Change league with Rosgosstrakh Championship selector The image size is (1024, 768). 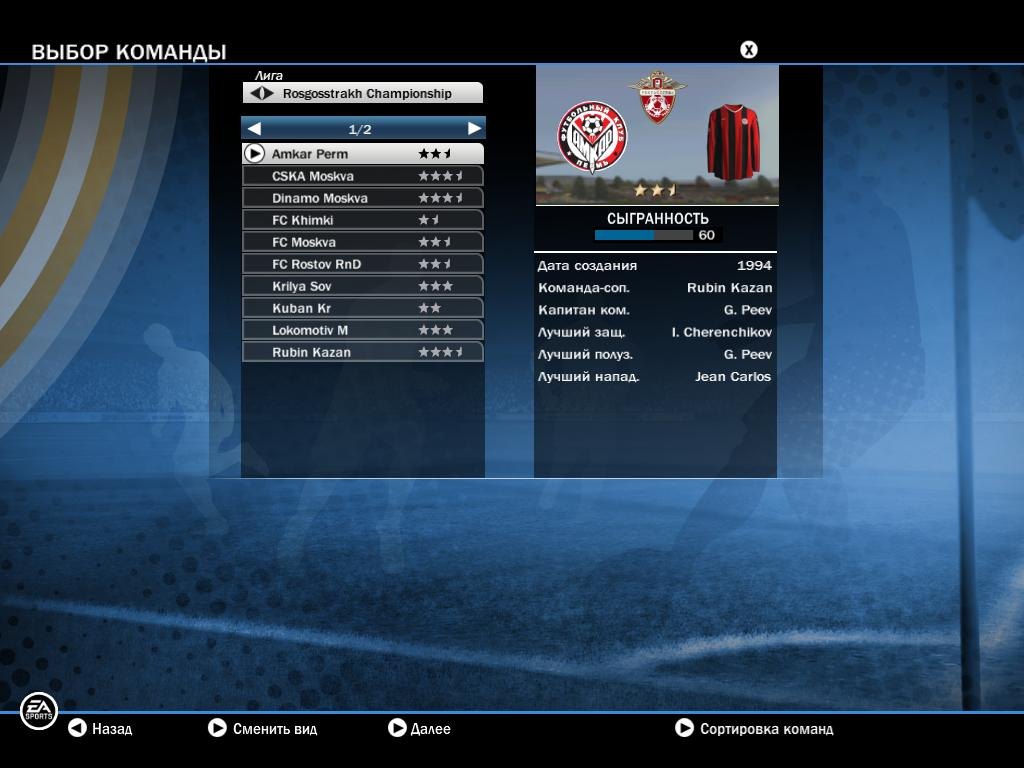coord(362,93)
